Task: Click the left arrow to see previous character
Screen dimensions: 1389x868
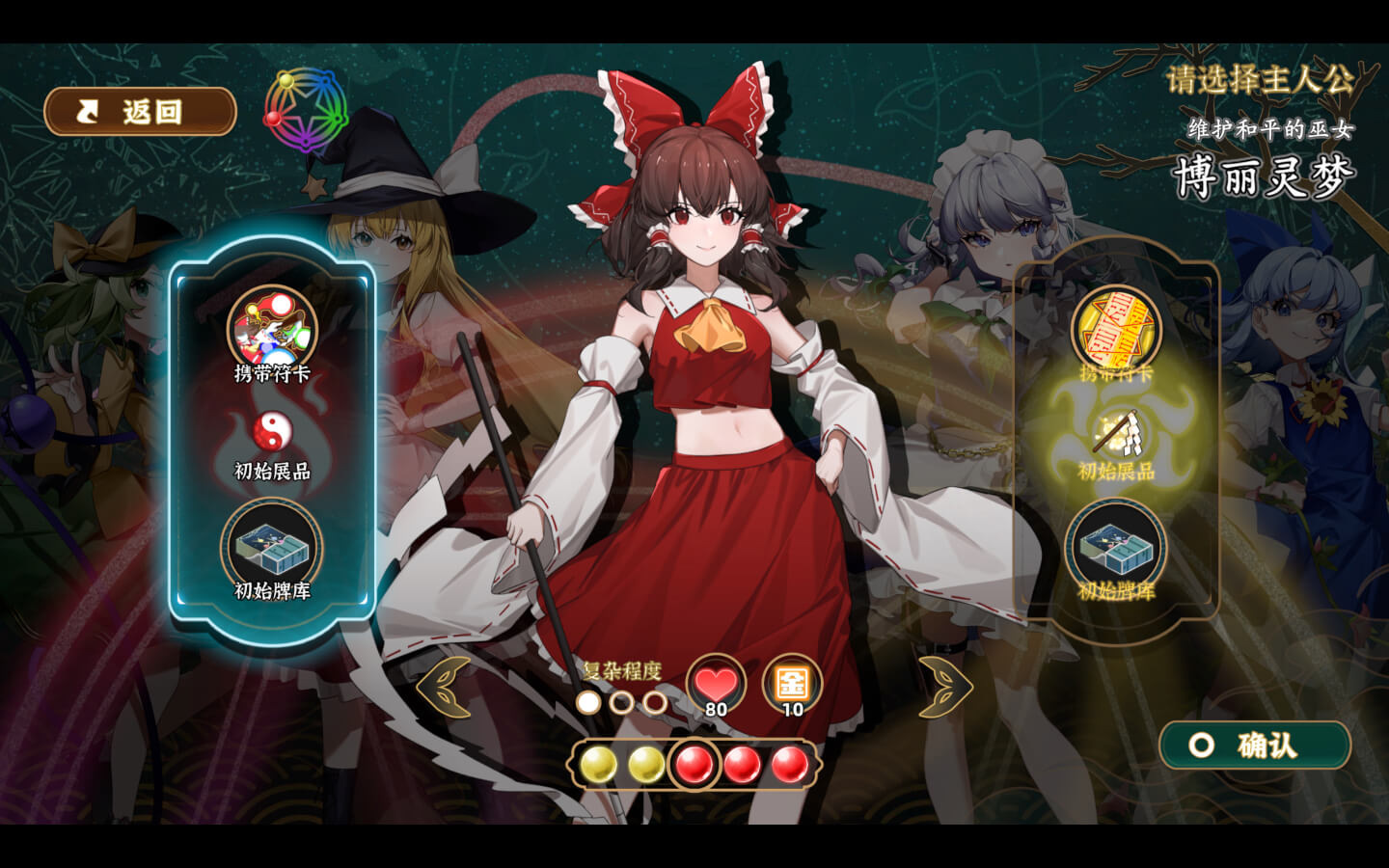Action: (445, 687)
